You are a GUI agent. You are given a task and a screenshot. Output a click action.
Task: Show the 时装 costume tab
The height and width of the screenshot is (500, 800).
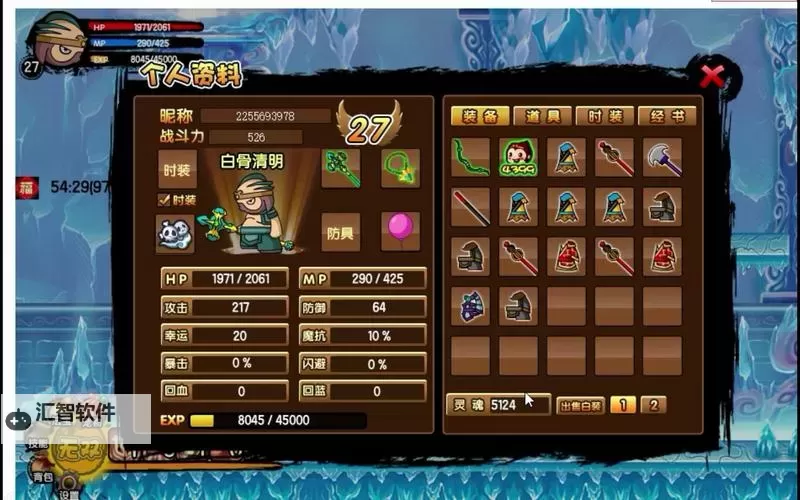point(604,116)
